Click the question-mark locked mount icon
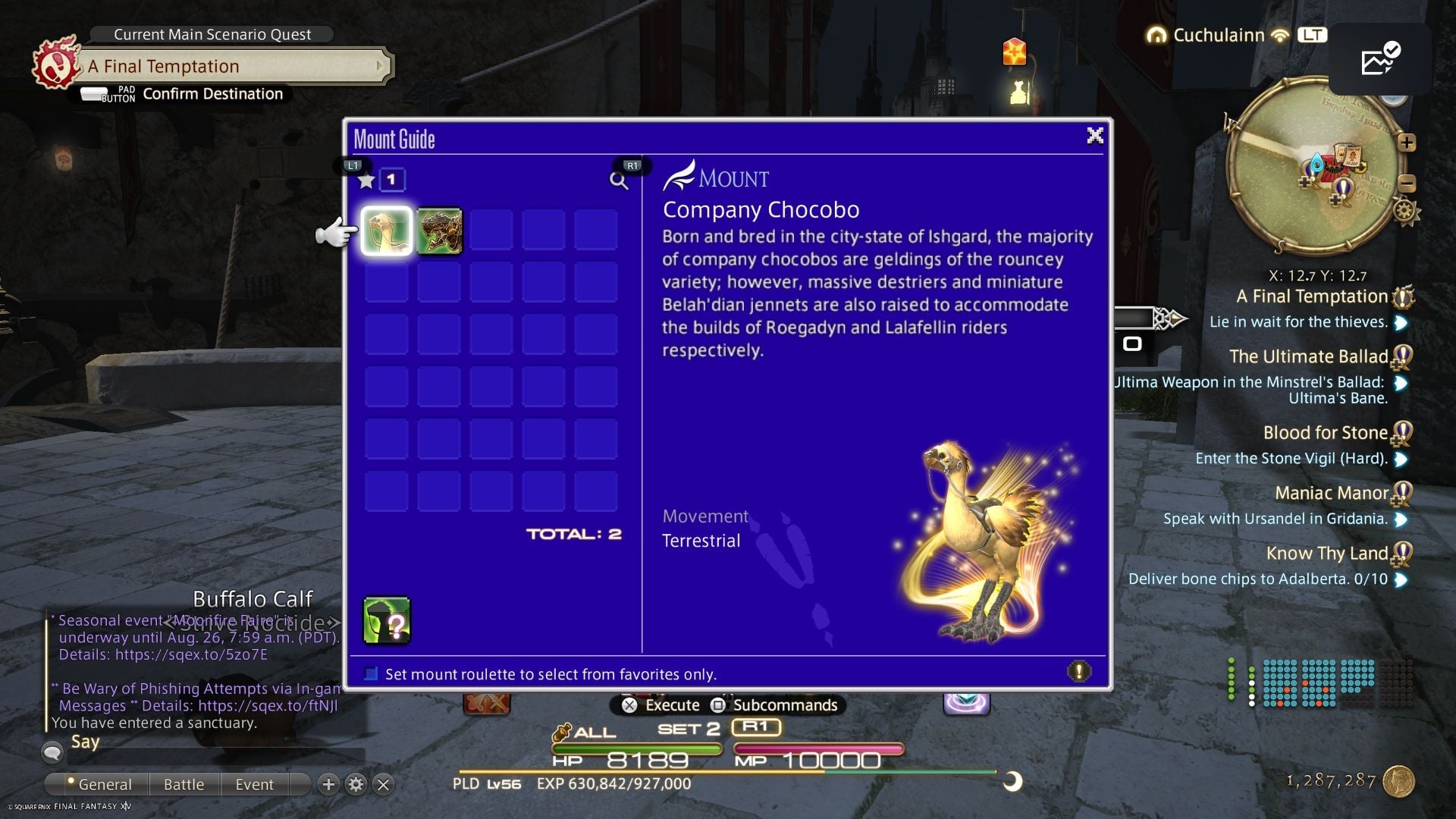 click(386, 621)
